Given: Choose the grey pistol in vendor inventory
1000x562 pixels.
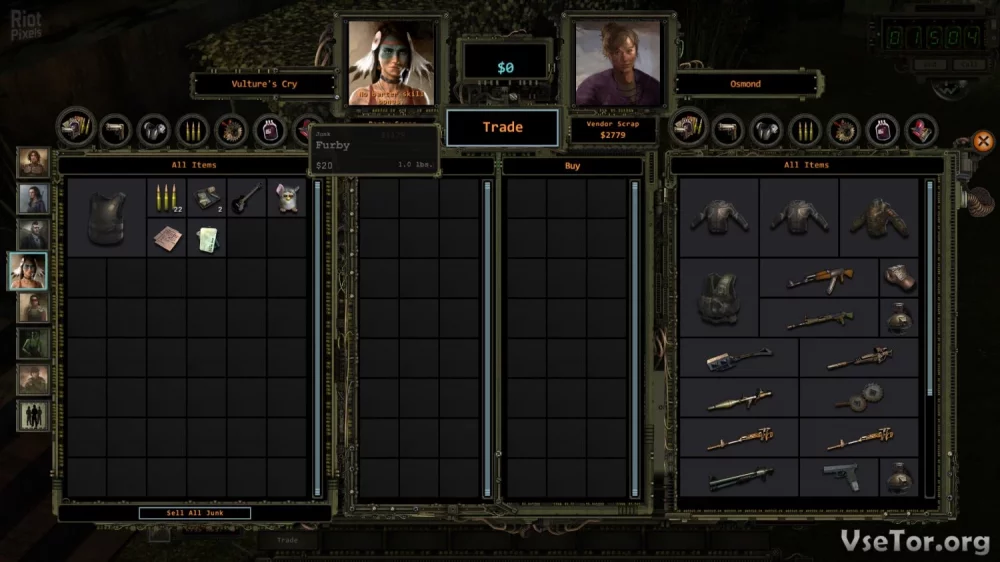Looking at the screenshot, I should 839,475.
